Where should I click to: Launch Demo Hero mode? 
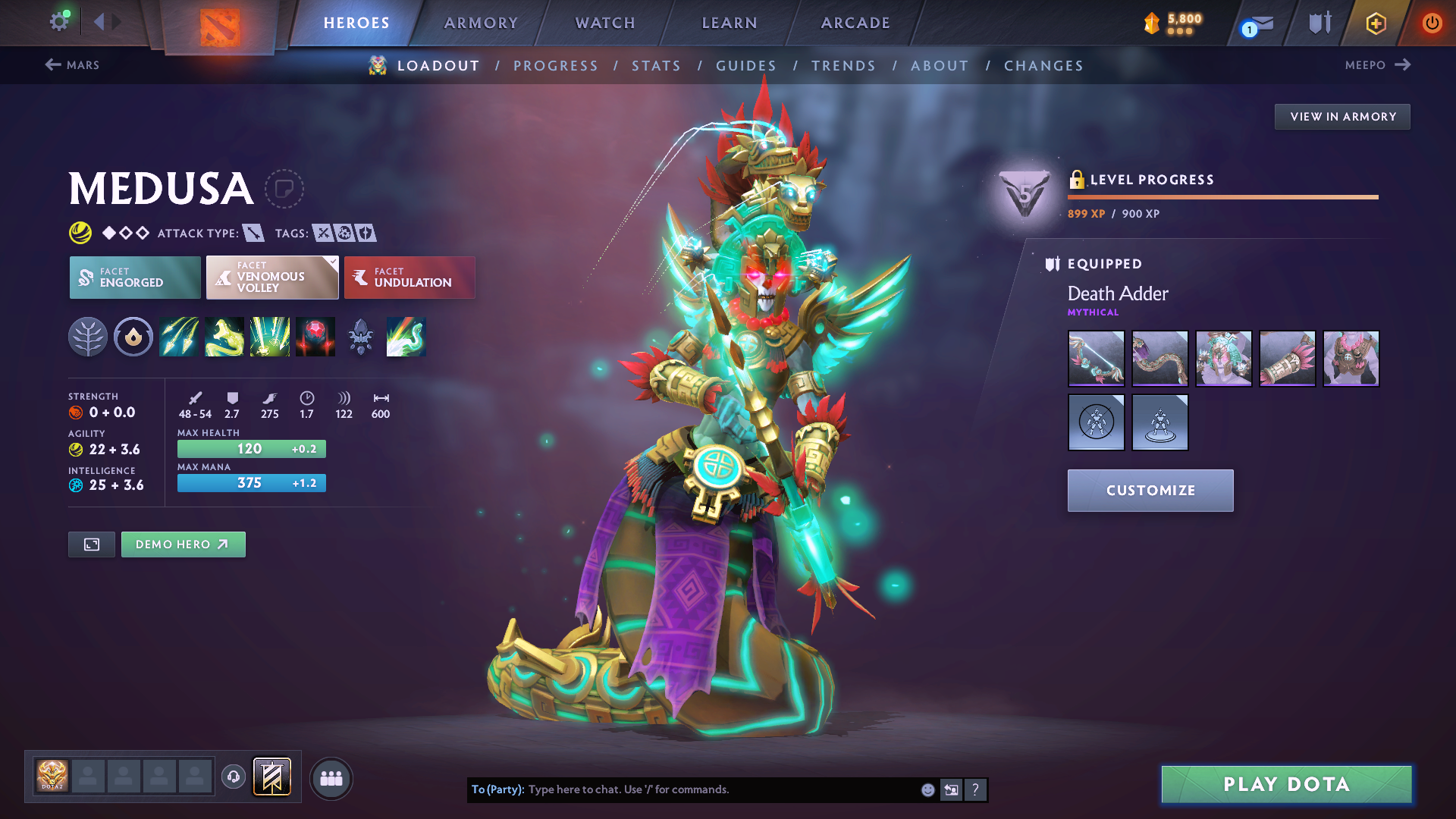[x=183, y=544]
